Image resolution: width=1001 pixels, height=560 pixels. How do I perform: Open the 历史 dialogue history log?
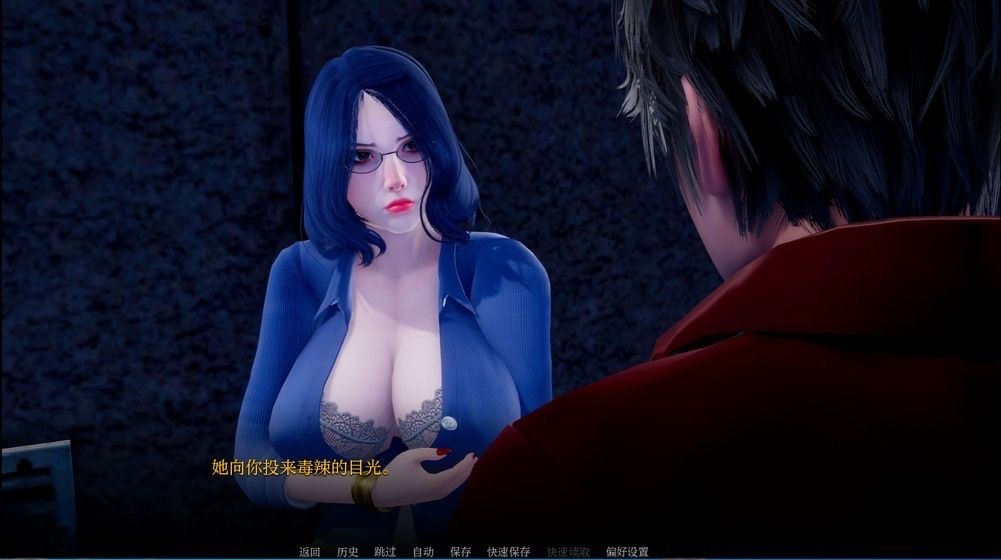(x=348, y=551)
